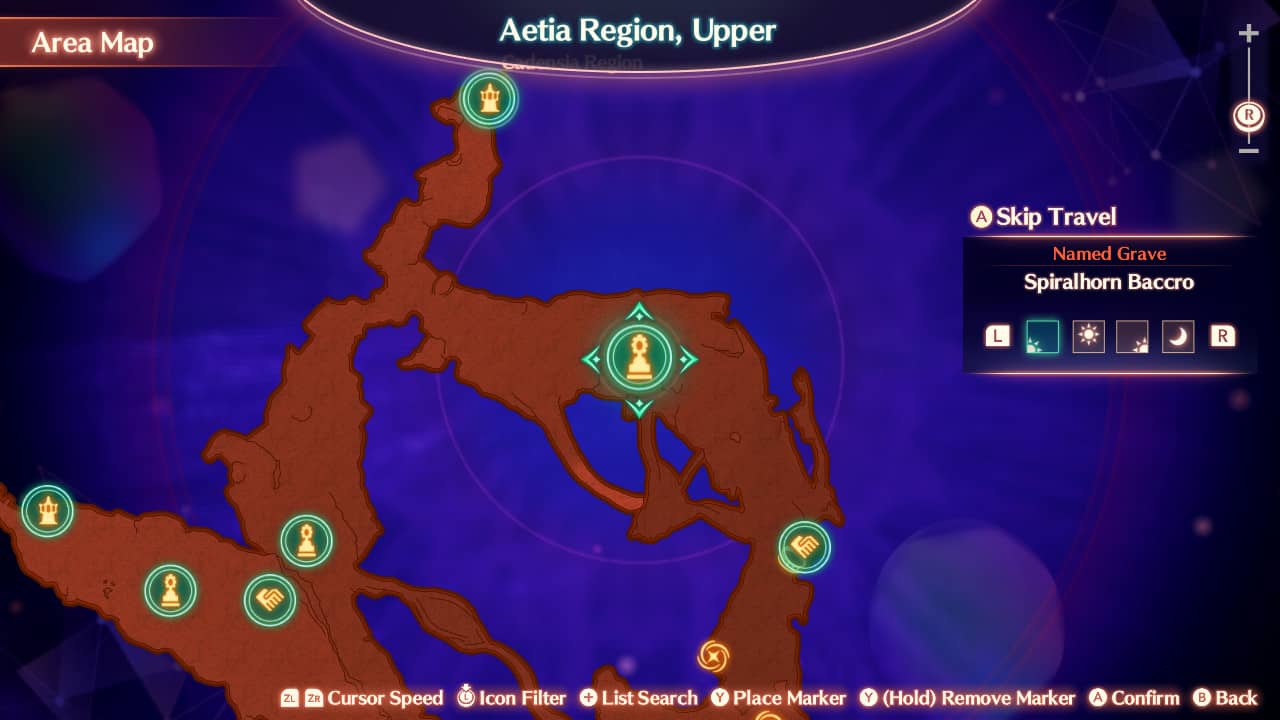Enable the daytime sun filter
The image size is (1280, 720).
click(x=1088, y=336)
